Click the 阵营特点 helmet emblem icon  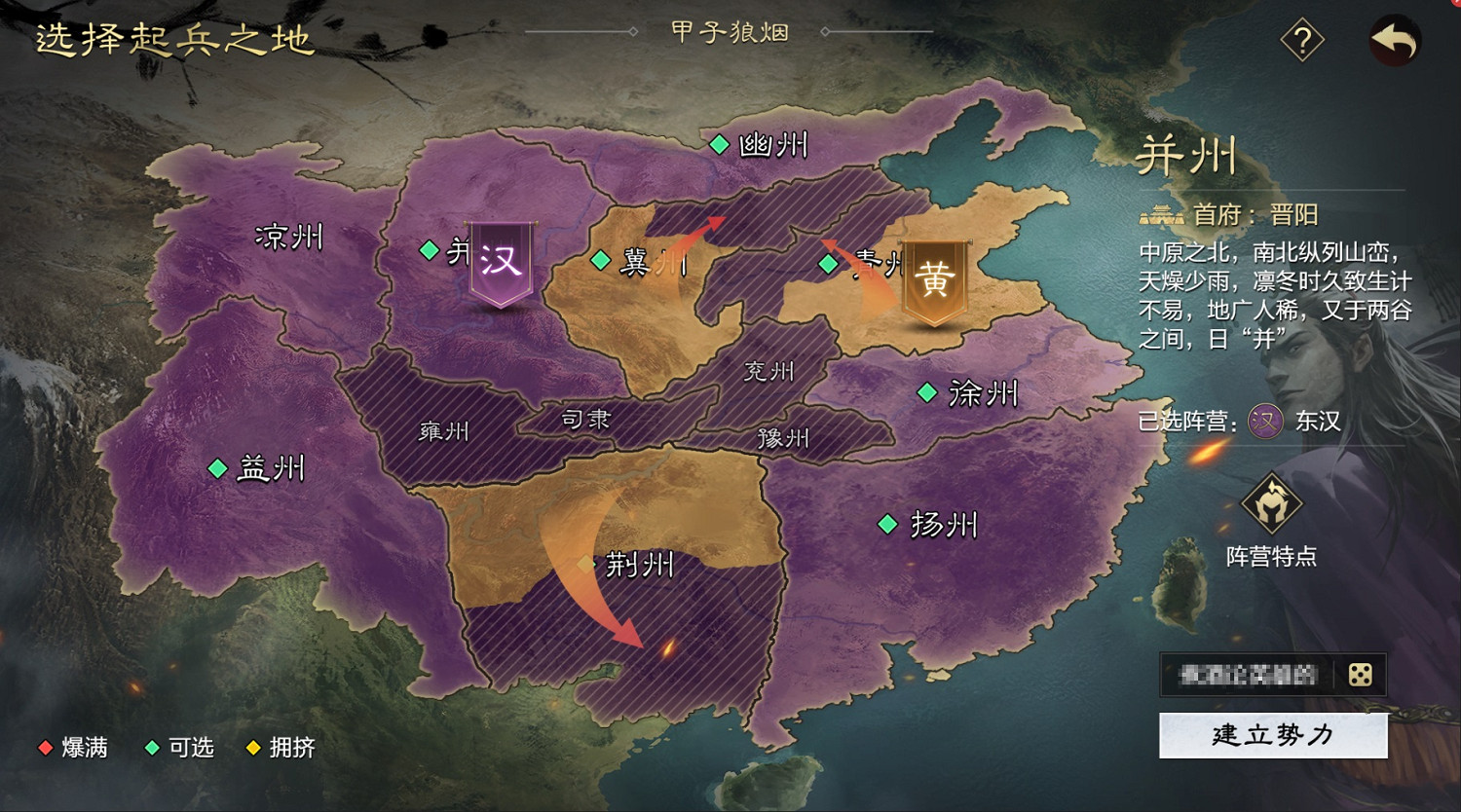coord(1275,505)
